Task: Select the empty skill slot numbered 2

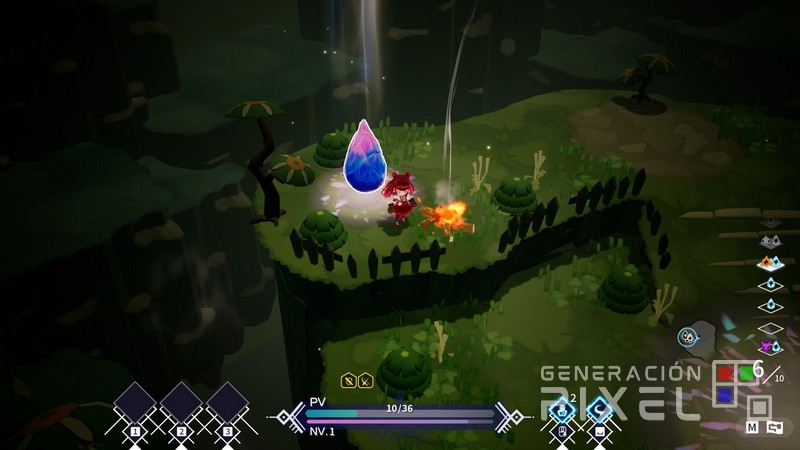Action: pos(181,404)
